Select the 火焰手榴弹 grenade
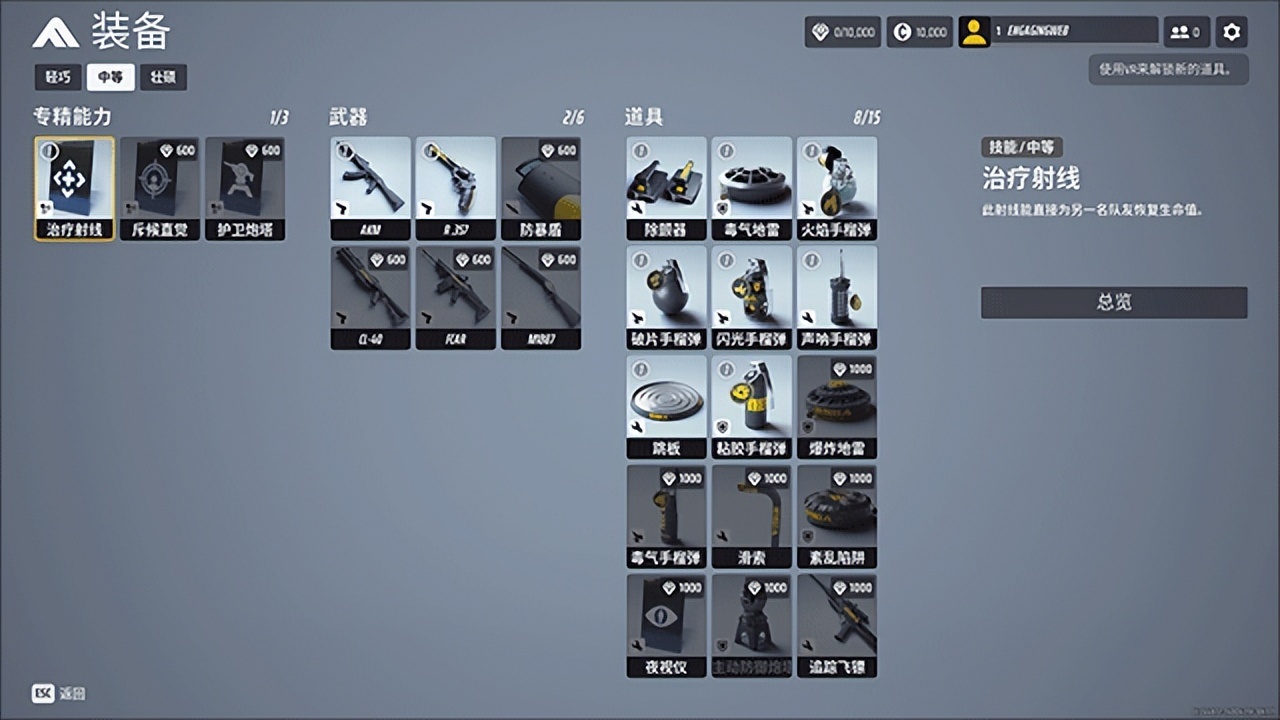 point(837,188)
